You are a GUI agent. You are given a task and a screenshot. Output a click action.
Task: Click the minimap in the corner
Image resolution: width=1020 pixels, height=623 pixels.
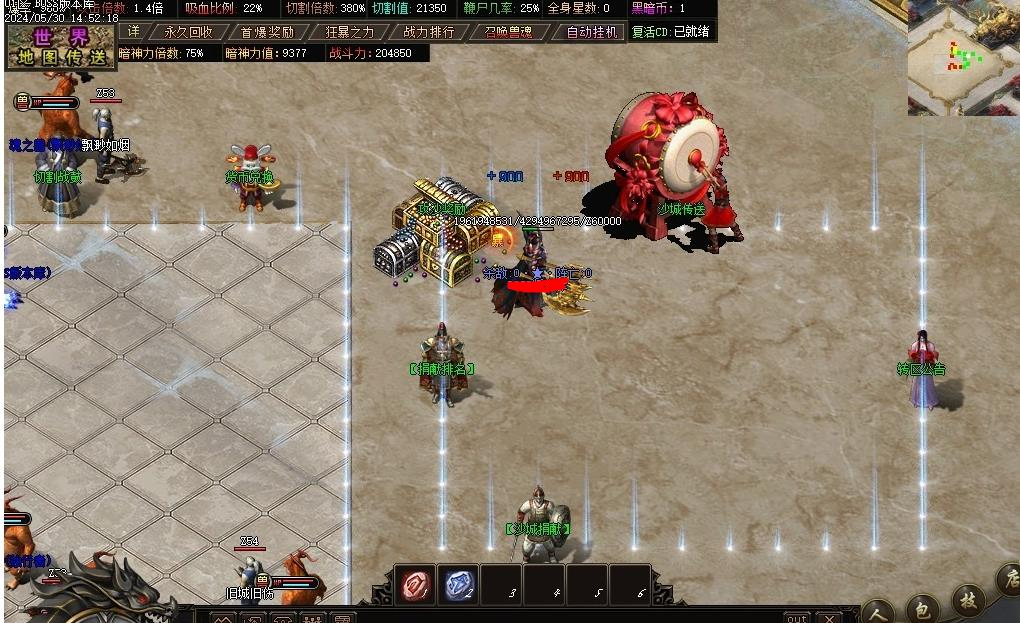point(962,58)
